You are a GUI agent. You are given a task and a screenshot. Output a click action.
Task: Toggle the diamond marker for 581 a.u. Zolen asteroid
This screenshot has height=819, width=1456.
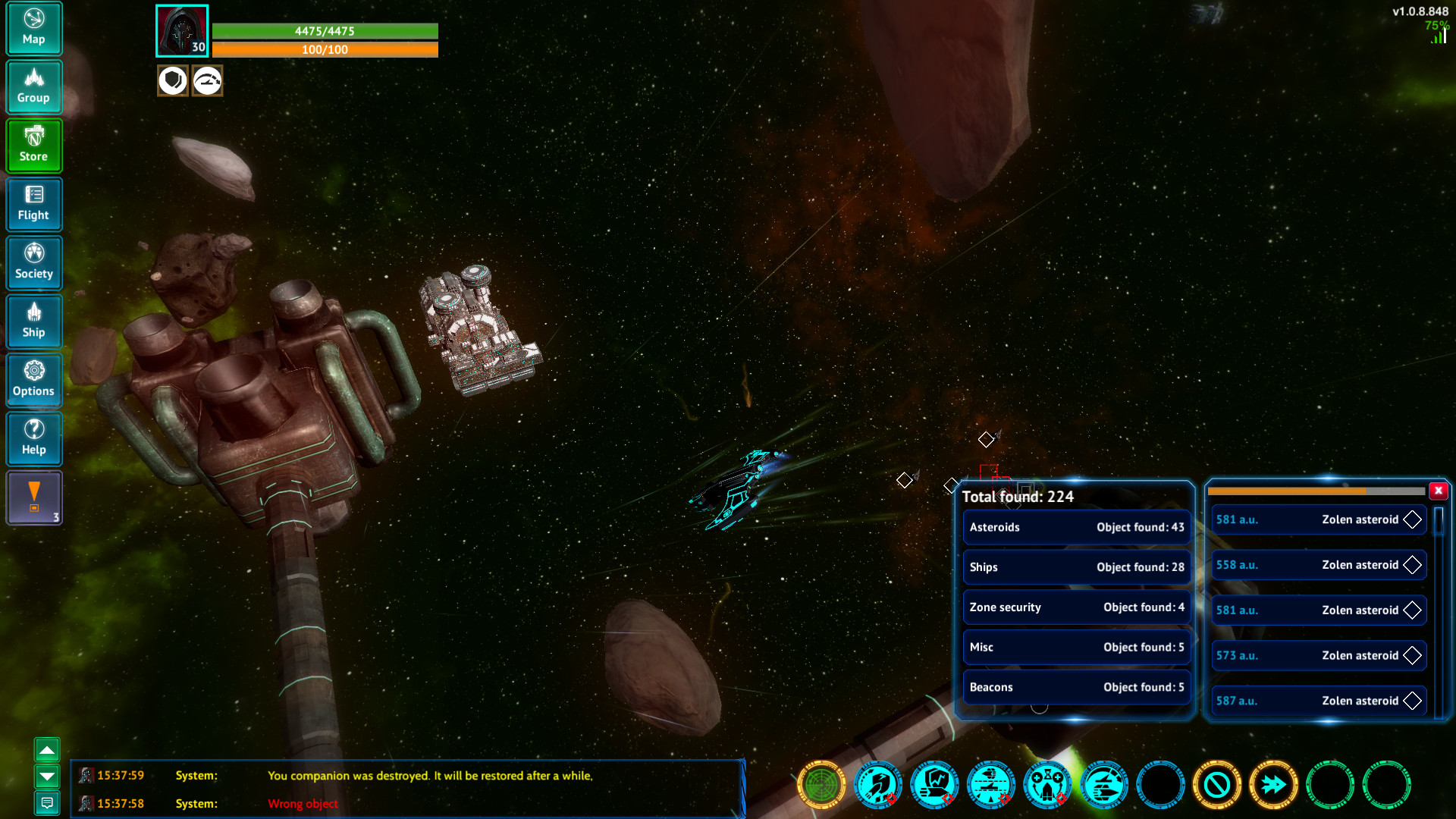[x=1412, y=519]
